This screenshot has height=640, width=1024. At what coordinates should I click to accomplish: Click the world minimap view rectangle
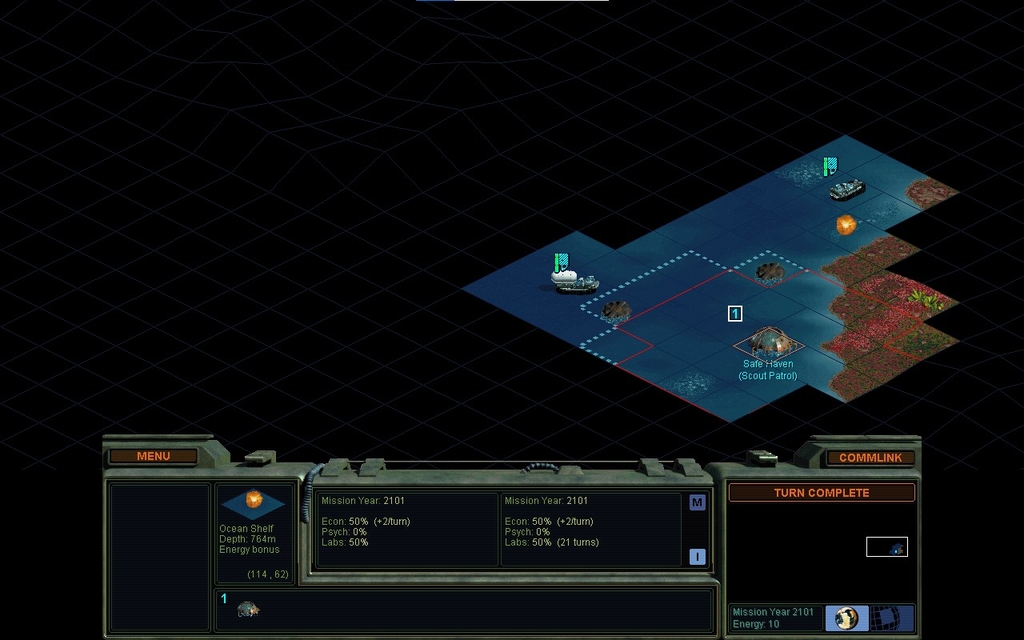tap(886, 547)
